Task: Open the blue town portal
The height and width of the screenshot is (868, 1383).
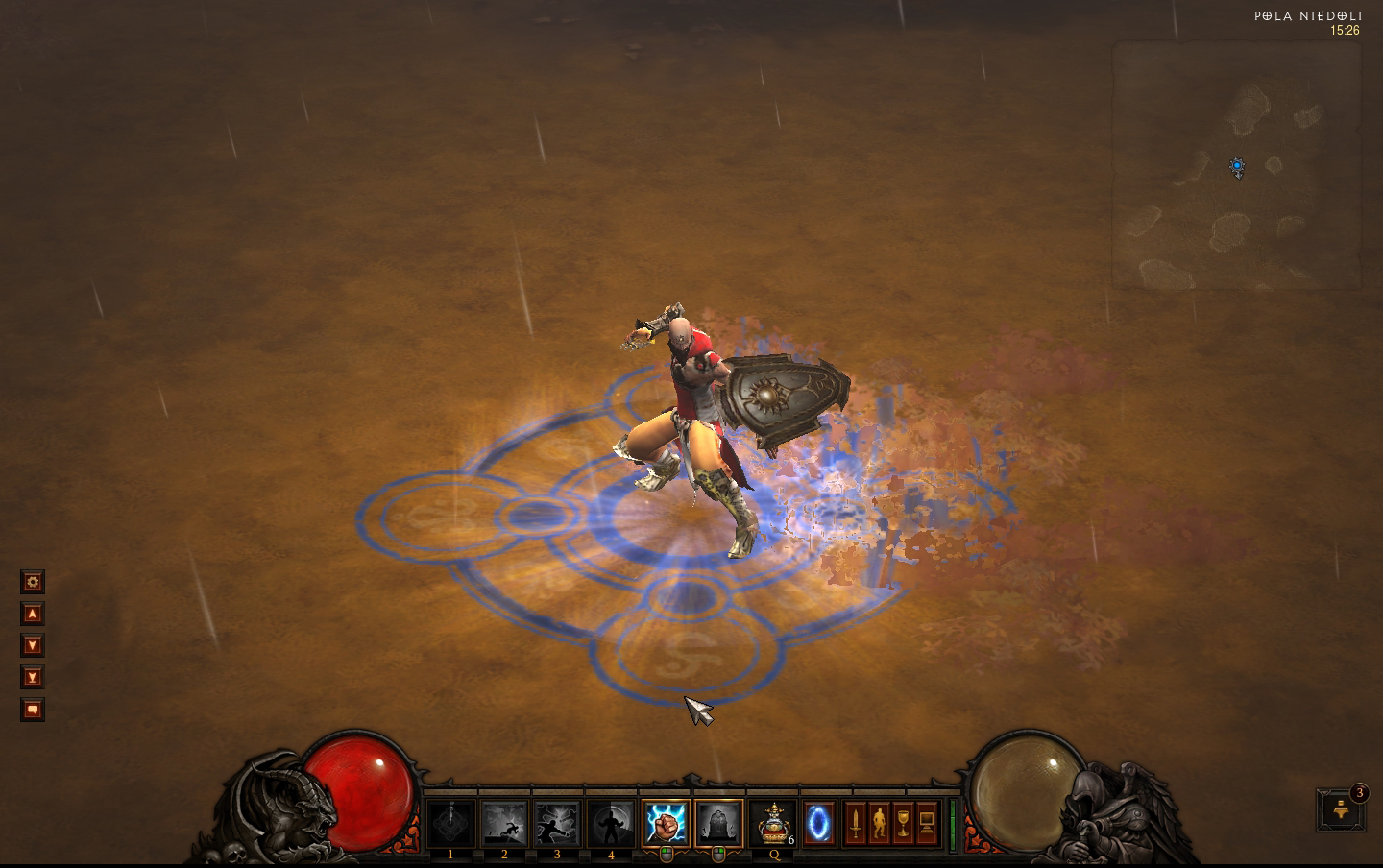Action: 819,824
